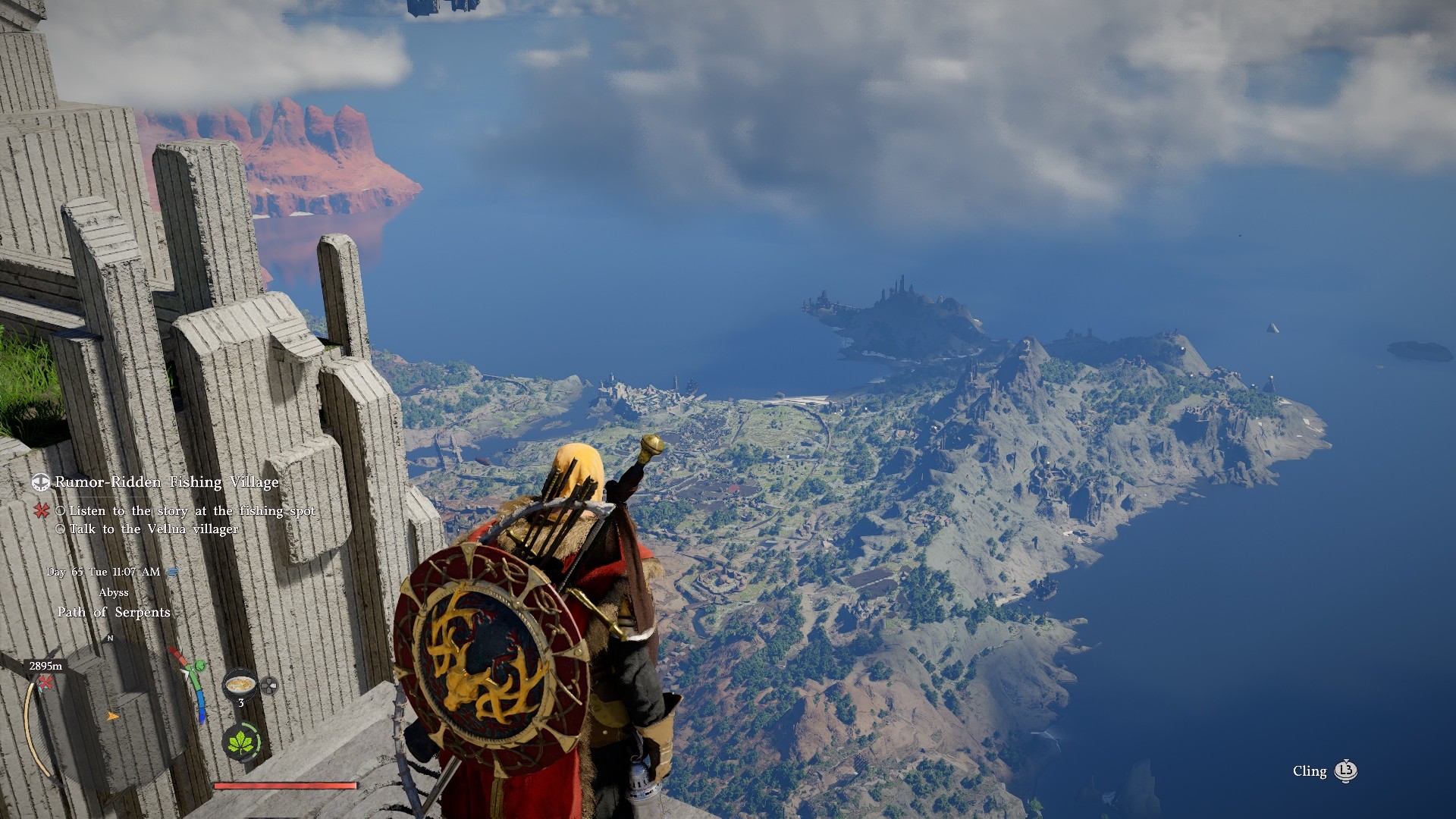Select the radio circle for Listen to the story
The width and height of the screenshot is (1456, 819).
coord(61,511)
